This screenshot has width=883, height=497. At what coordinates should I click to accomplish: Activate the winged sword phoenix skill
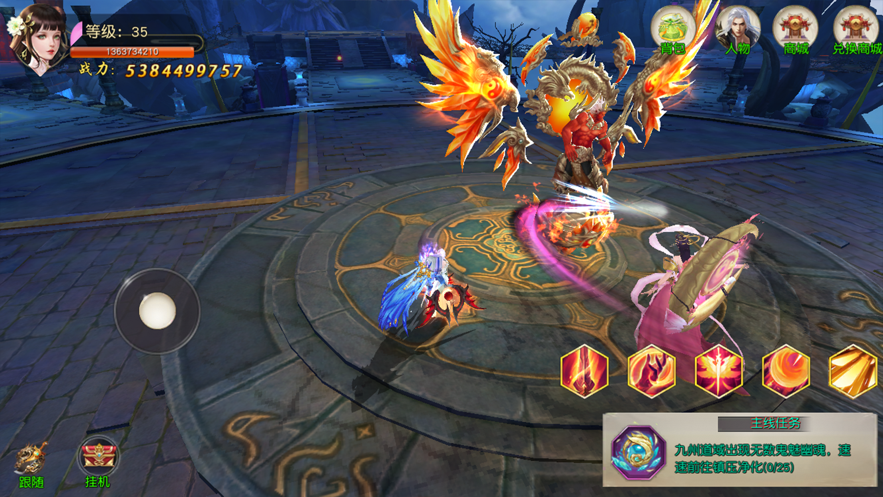coord(718,371)
